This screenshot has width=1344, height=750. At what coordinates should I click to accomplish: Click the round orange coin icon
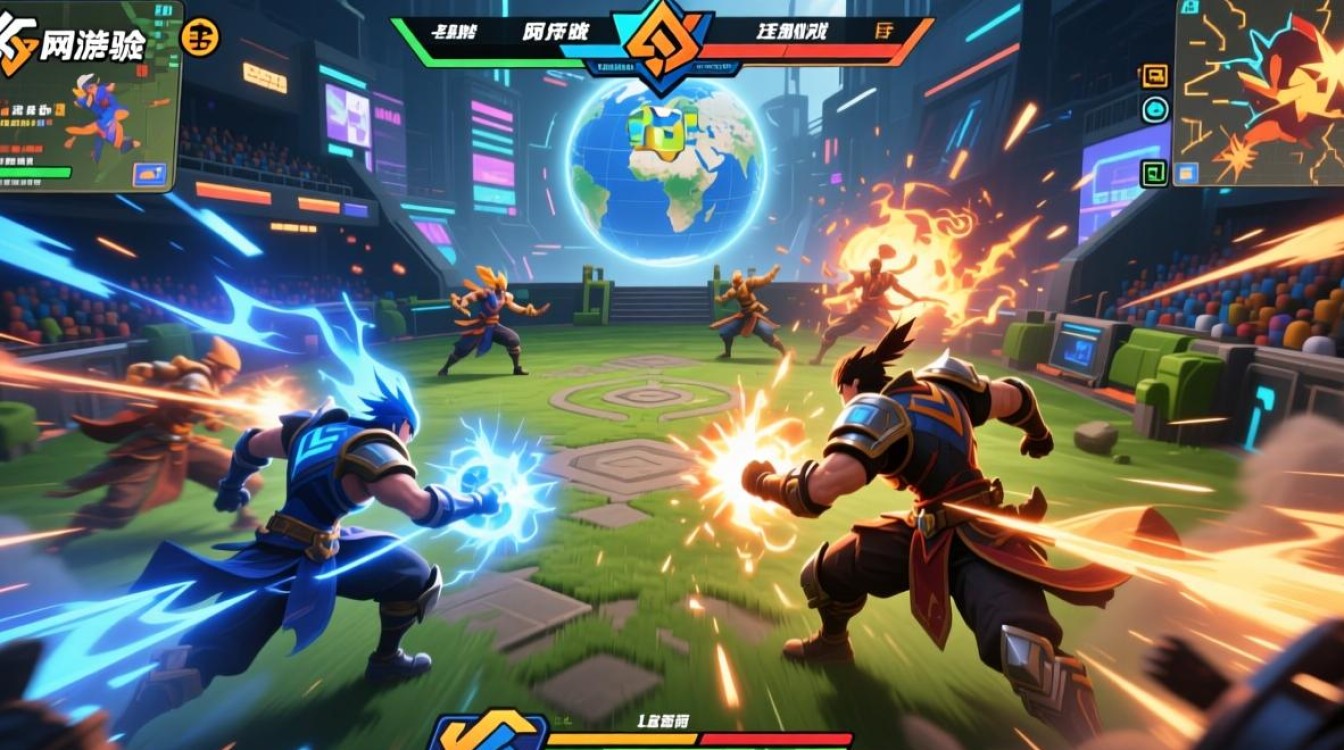click(x=200, y=39)
